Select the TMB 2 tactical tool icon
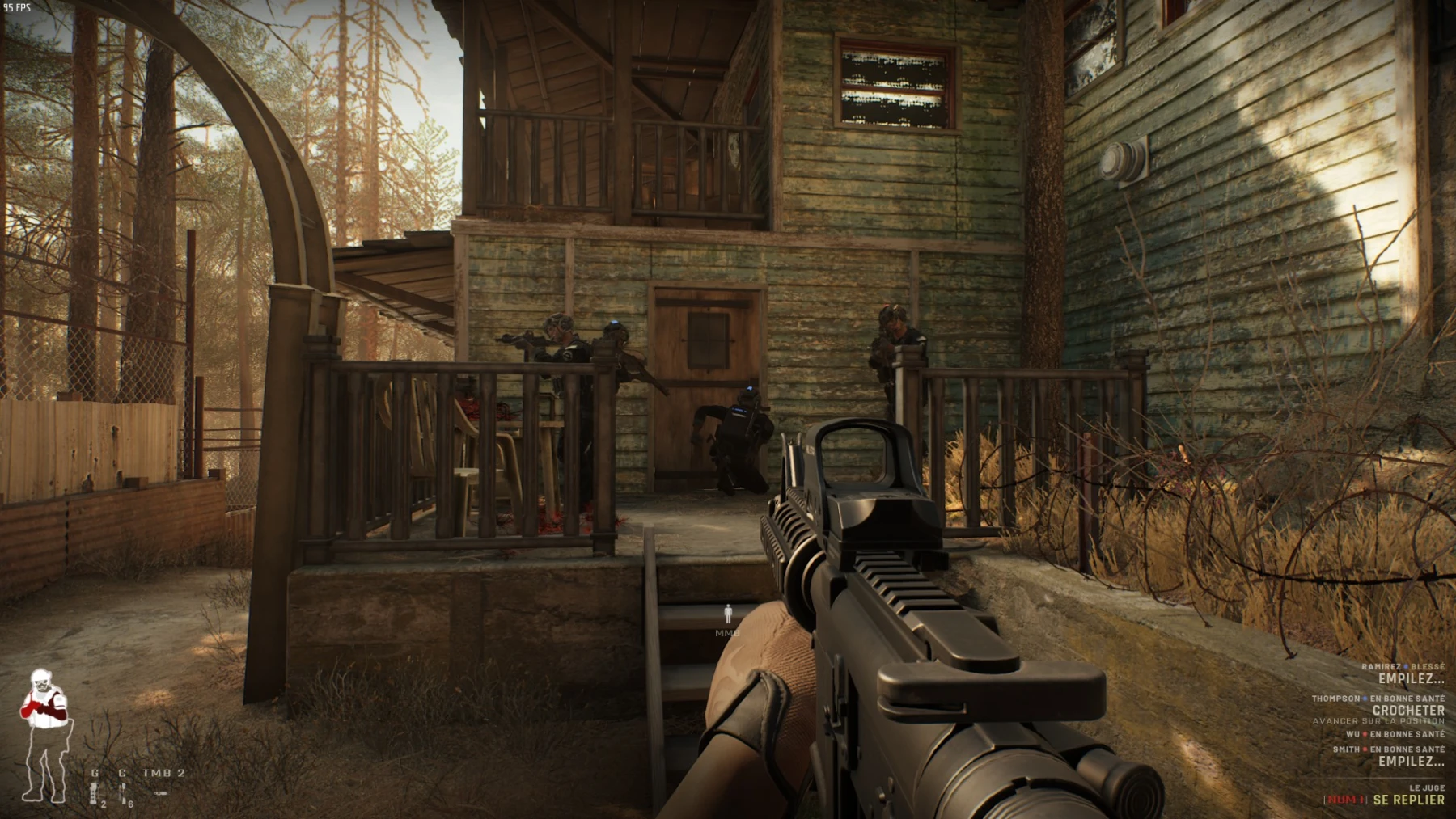The height and width of the screenshot is (819, 1456). 162,792
